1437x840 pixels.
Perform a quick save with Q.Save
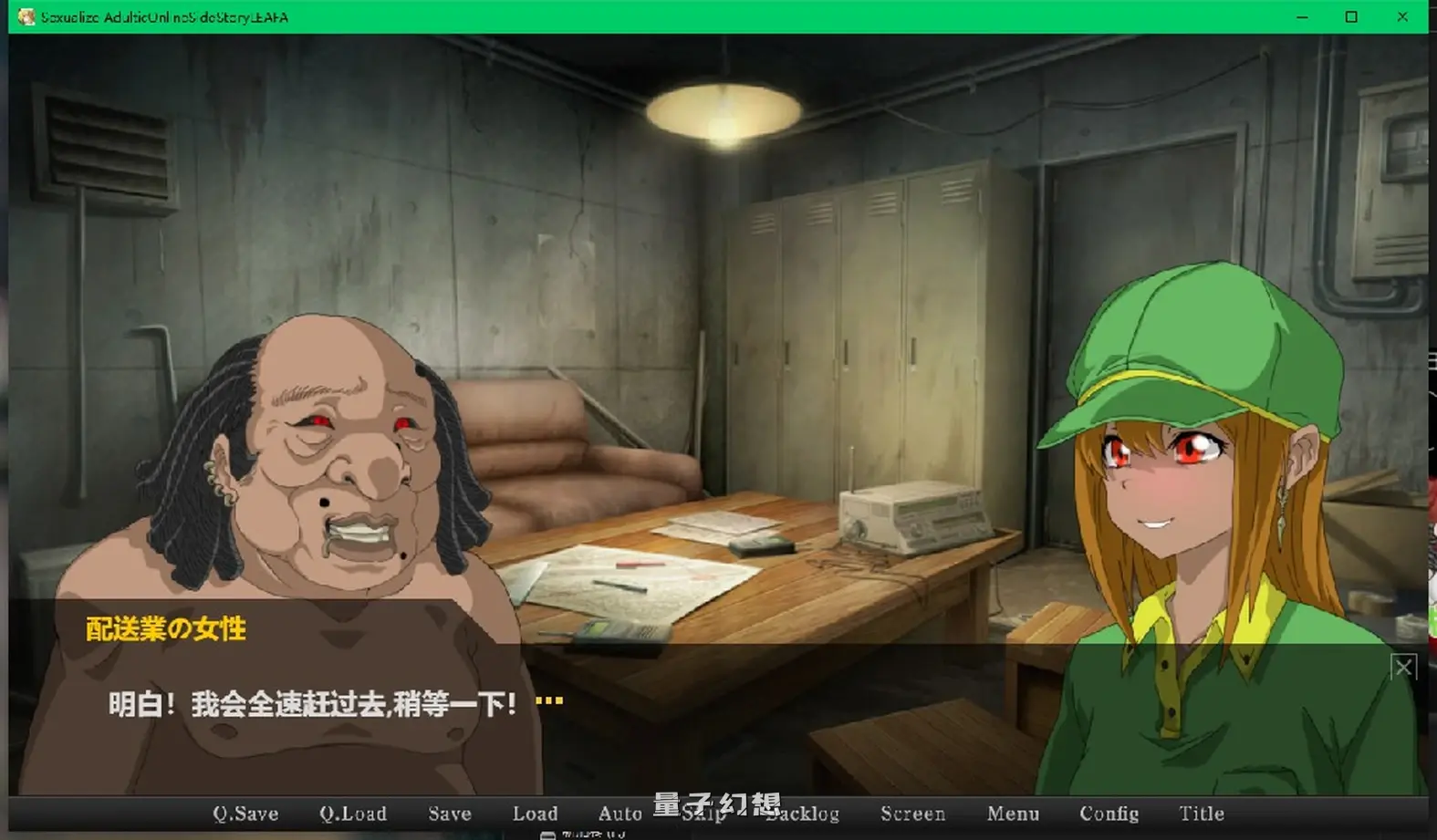(x=244, y=813)
